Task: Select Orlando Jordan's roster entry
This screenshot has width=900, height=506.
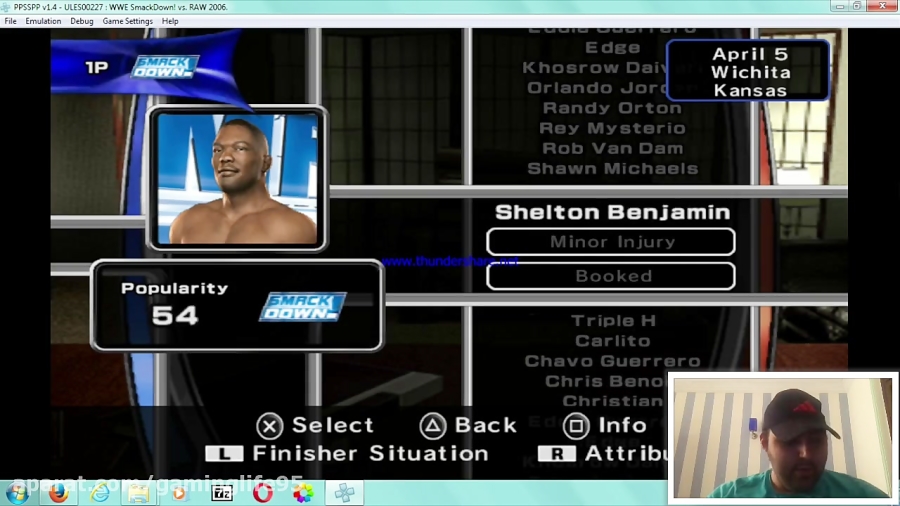Action: 596,88
